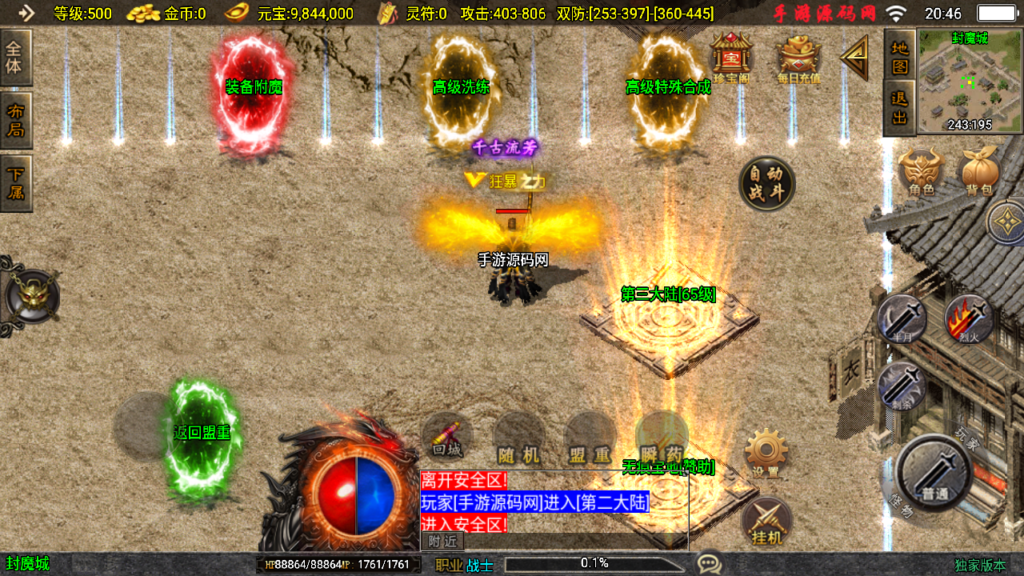Viewport: 1024px width, 576px height.
Task: Open the 珍宝阁 treasure shop
Action: pyautogui.click(x=731, y=58)
